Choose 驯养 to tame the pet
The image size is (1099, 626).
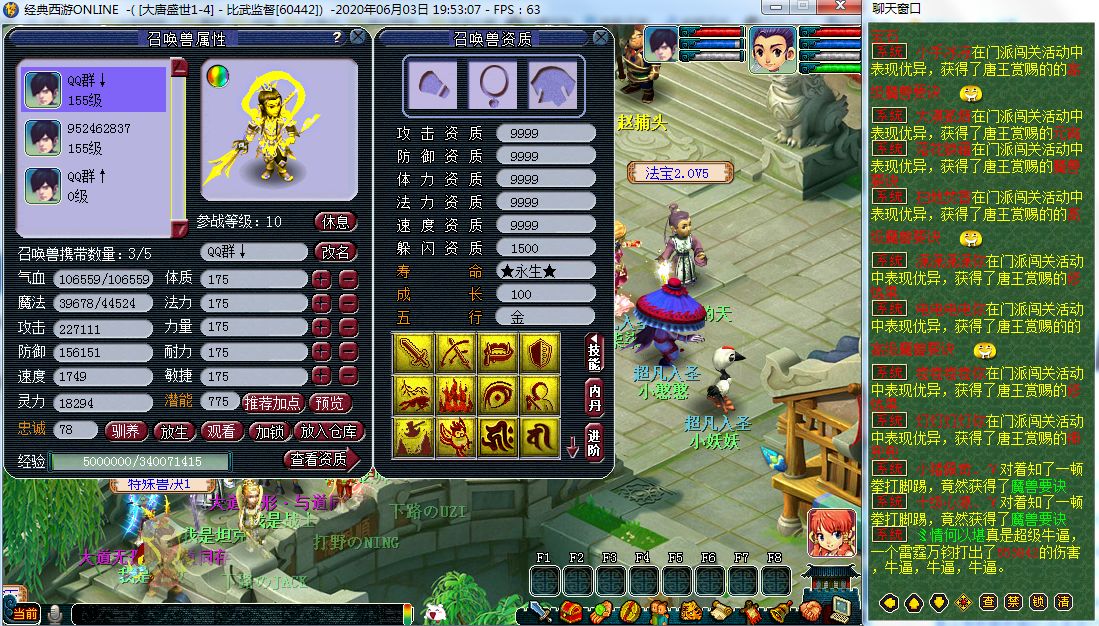[126, 431]
